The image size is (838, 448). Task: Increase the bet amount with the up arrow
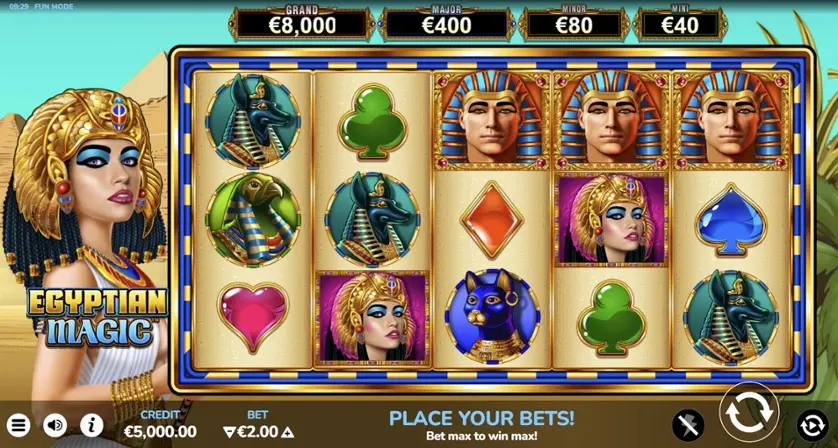286,432
